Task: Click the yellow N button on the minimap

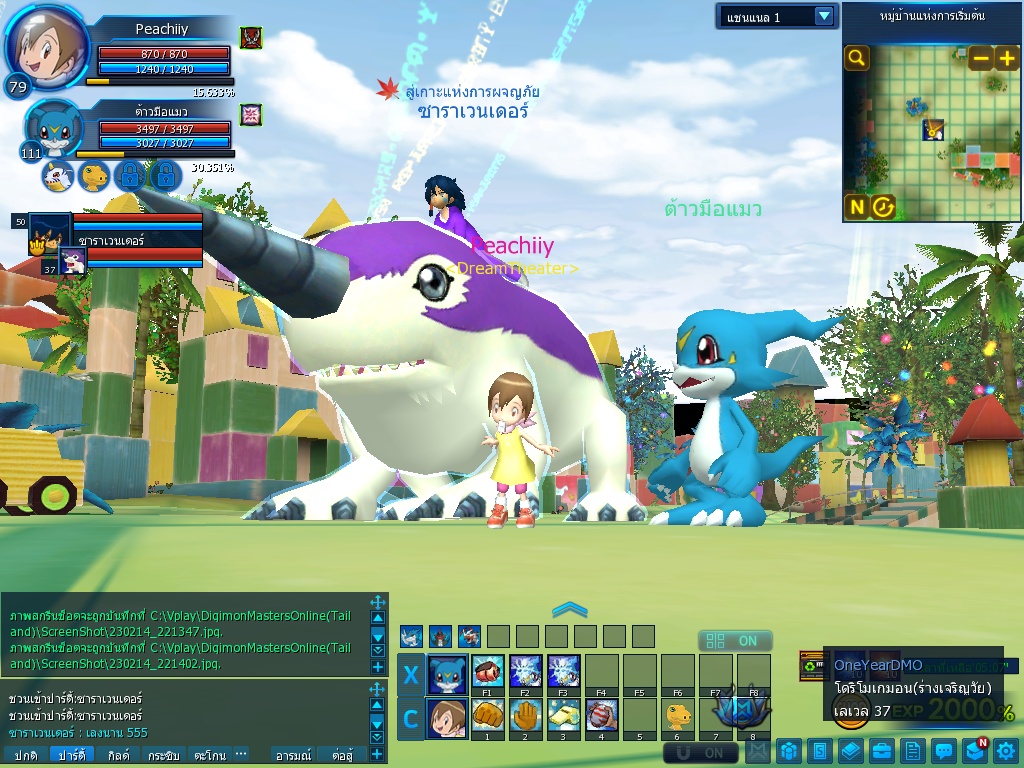Action: tap(857, 207)
